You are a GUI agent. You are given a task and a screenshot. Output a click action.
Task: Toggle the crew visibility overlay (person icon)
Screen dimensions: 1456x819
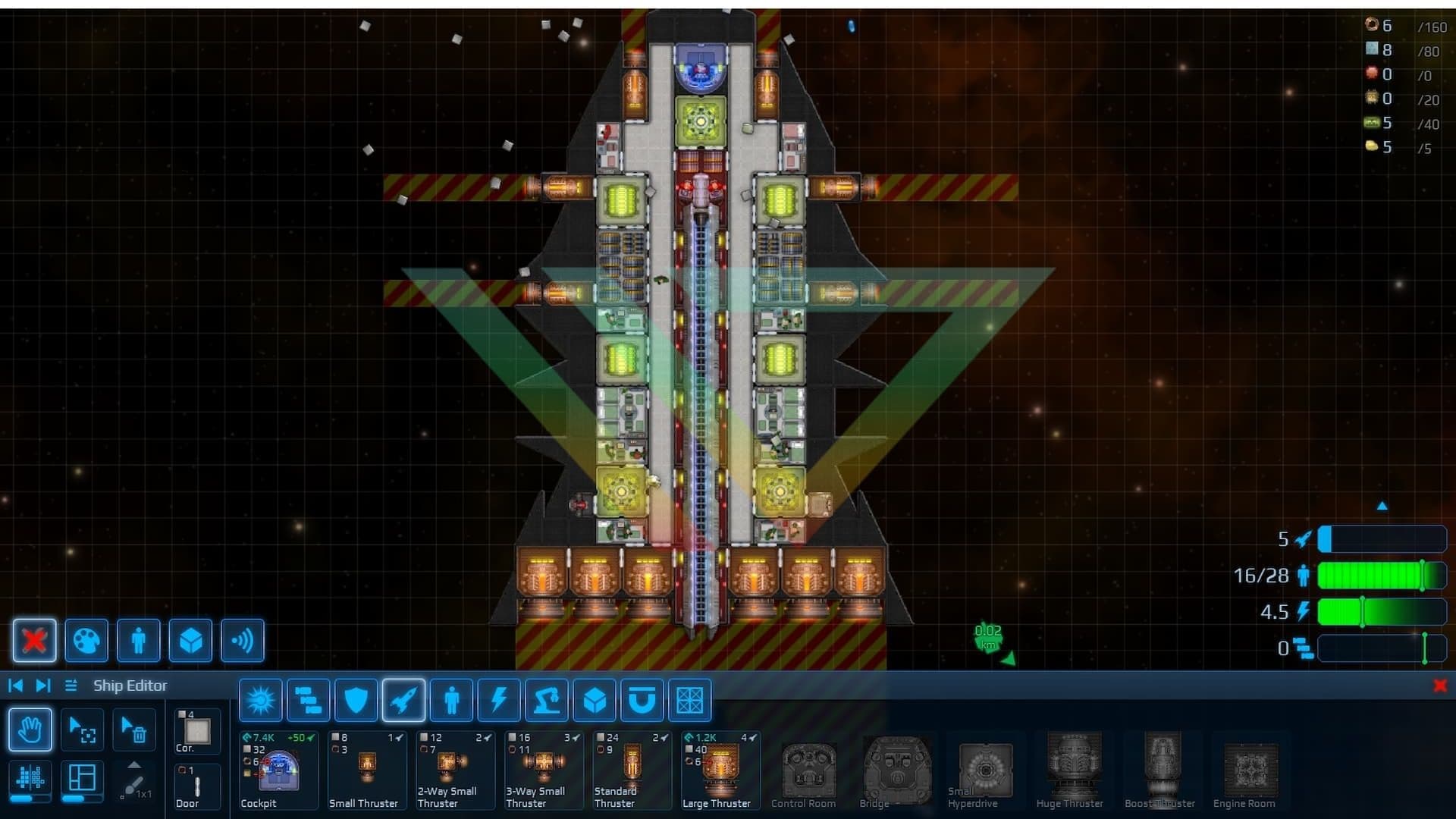pyautogui.click(x=138, y=641)
